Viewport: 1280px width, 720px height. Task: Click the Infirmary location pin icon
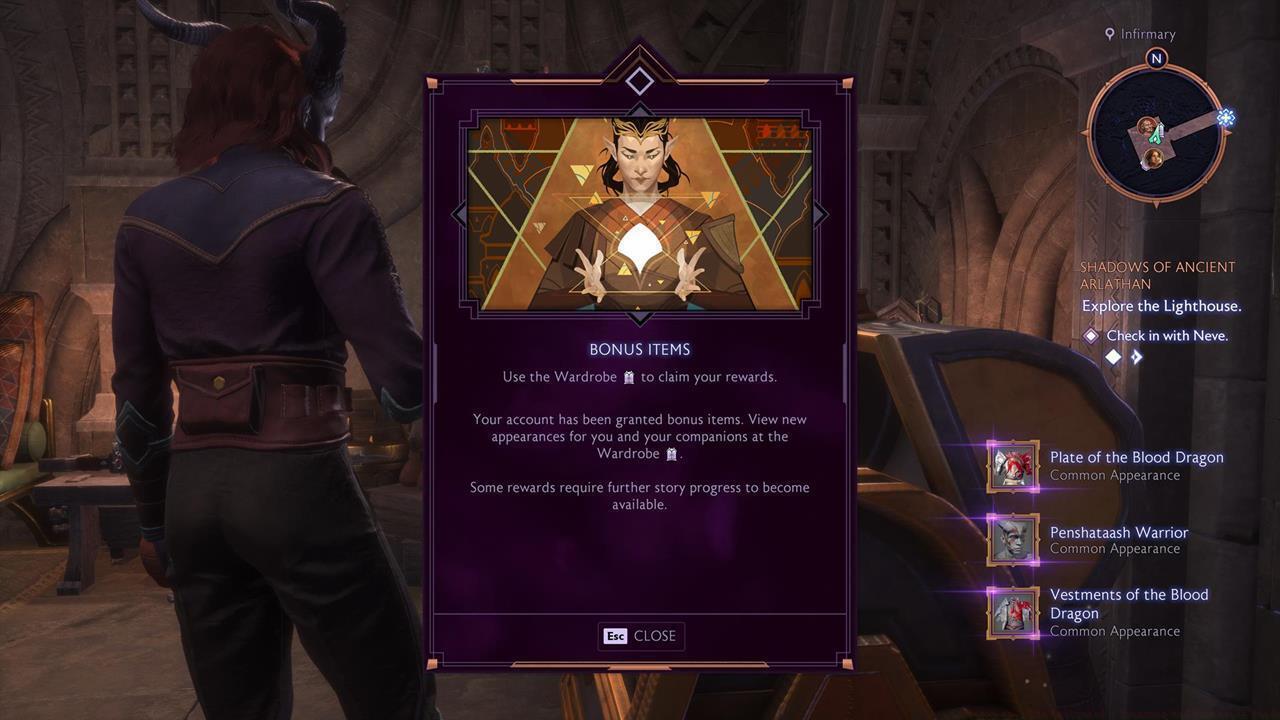[1108, 33]
